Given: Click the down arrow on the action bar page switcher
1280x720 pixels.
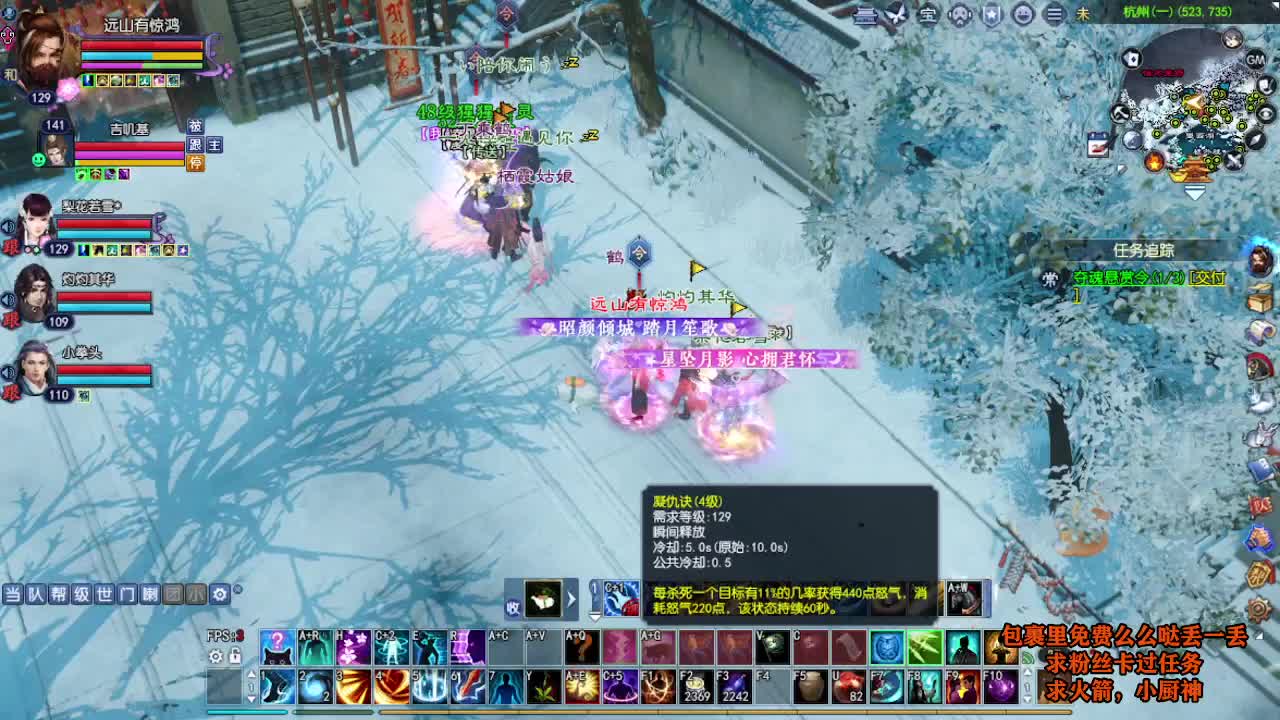Looking at the screenshot, I should point(251,700).
